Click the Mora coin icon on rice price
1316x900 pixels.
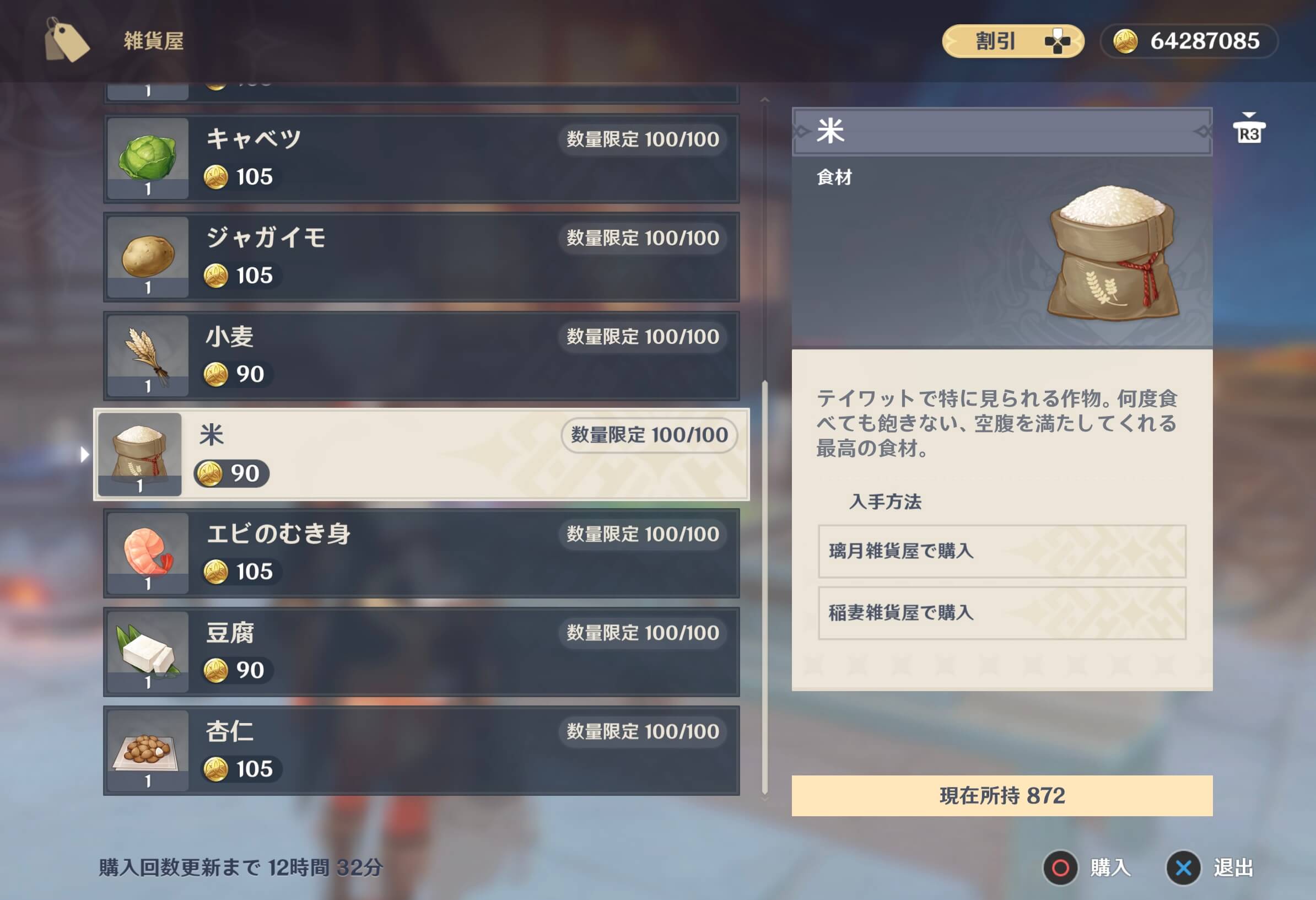pos(209,473)
